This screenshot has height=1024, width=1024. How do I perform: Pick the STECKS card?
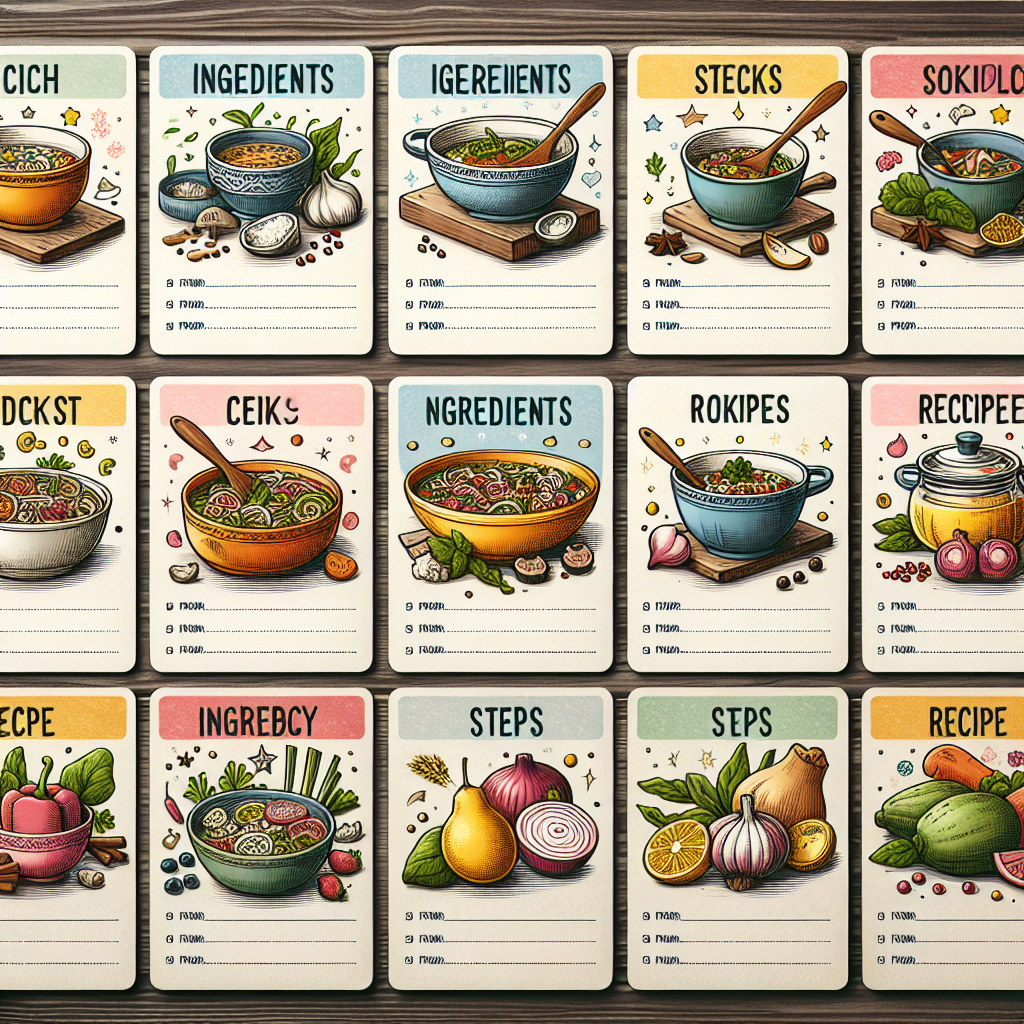737,200
